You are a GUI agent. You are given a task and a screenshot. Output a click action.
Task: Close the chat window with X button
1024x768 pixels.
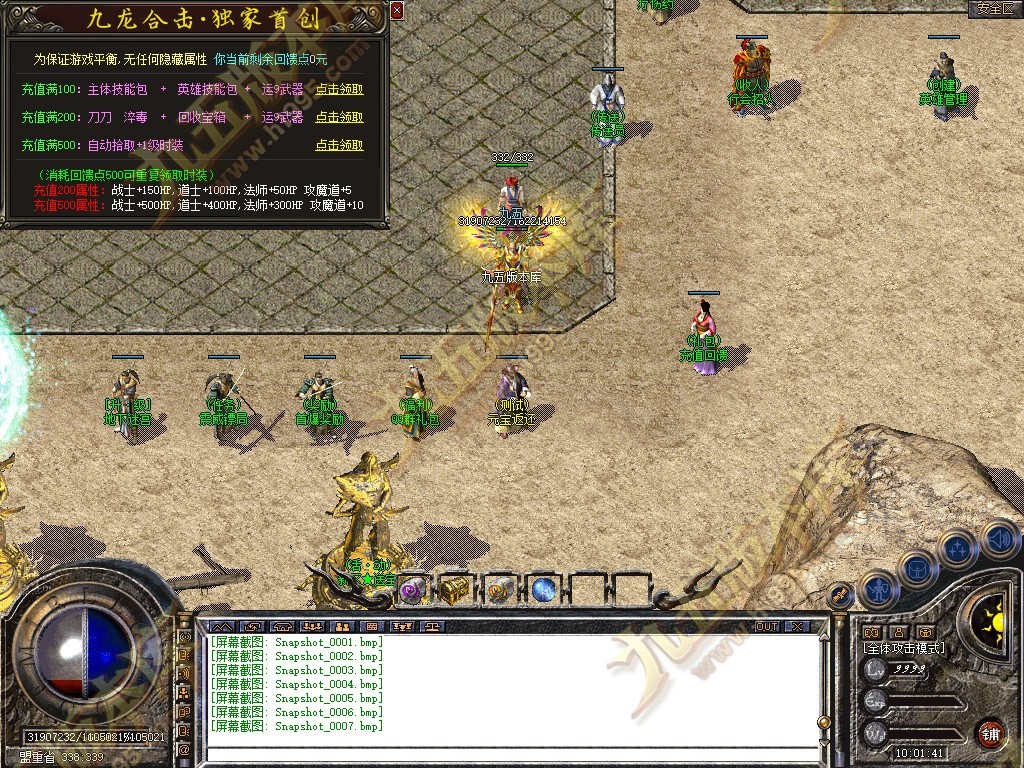pos(796,626)
